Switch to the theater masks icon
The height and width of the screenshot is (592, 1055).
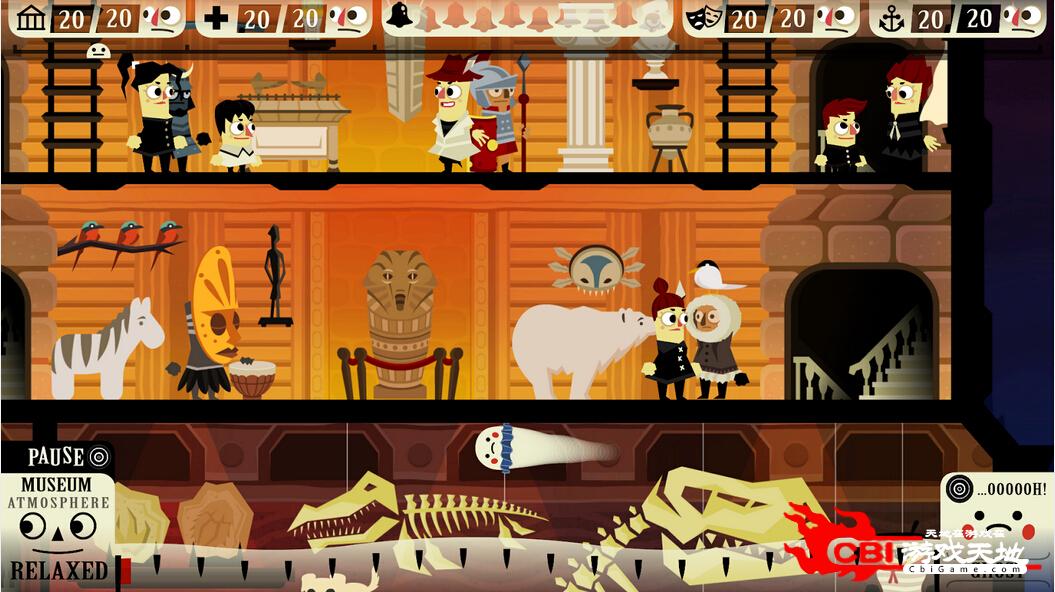pos(705,17)
